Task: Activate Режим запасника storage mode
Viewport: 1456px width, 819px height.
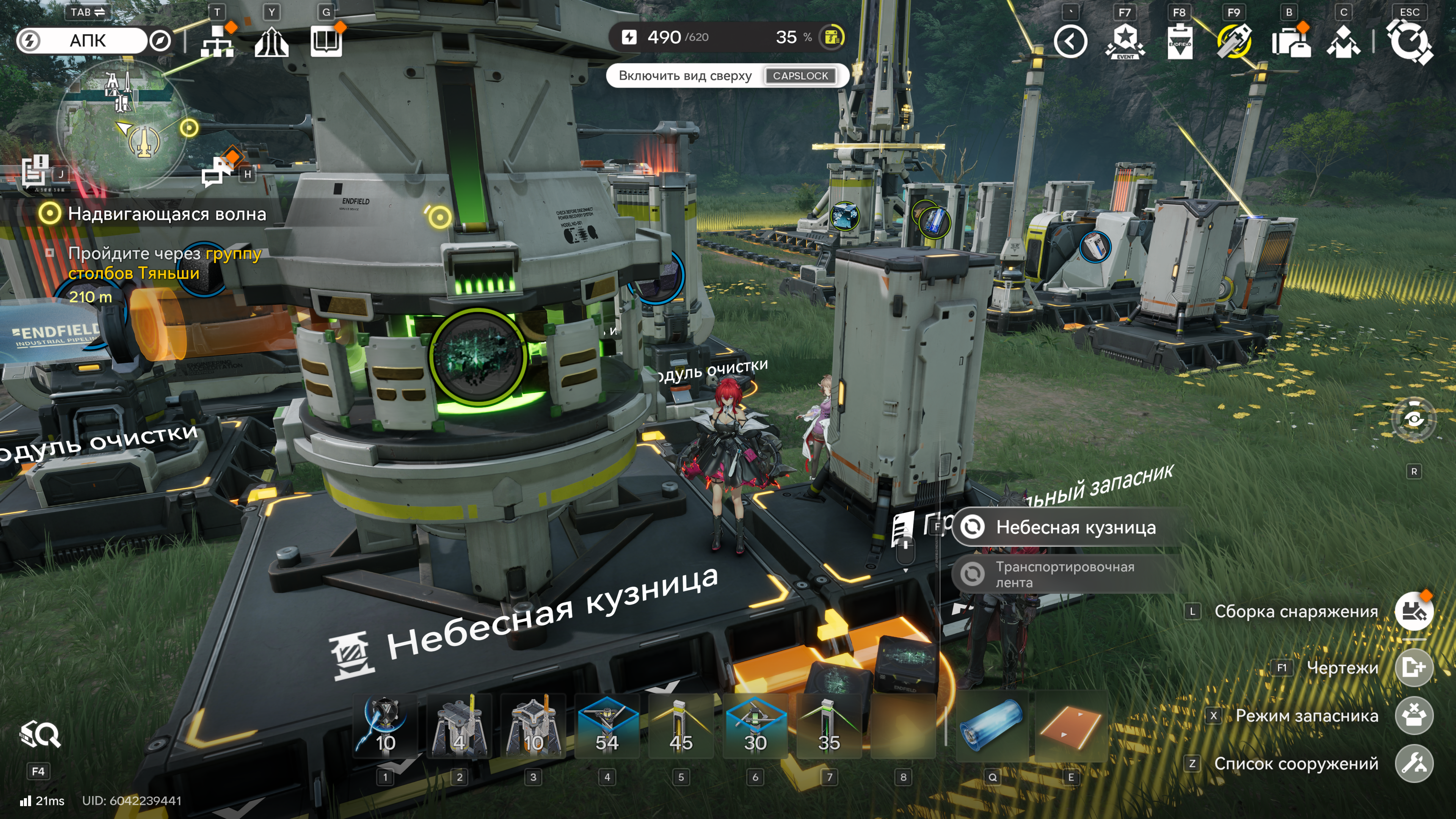Action: click(x=1414, y=716)
